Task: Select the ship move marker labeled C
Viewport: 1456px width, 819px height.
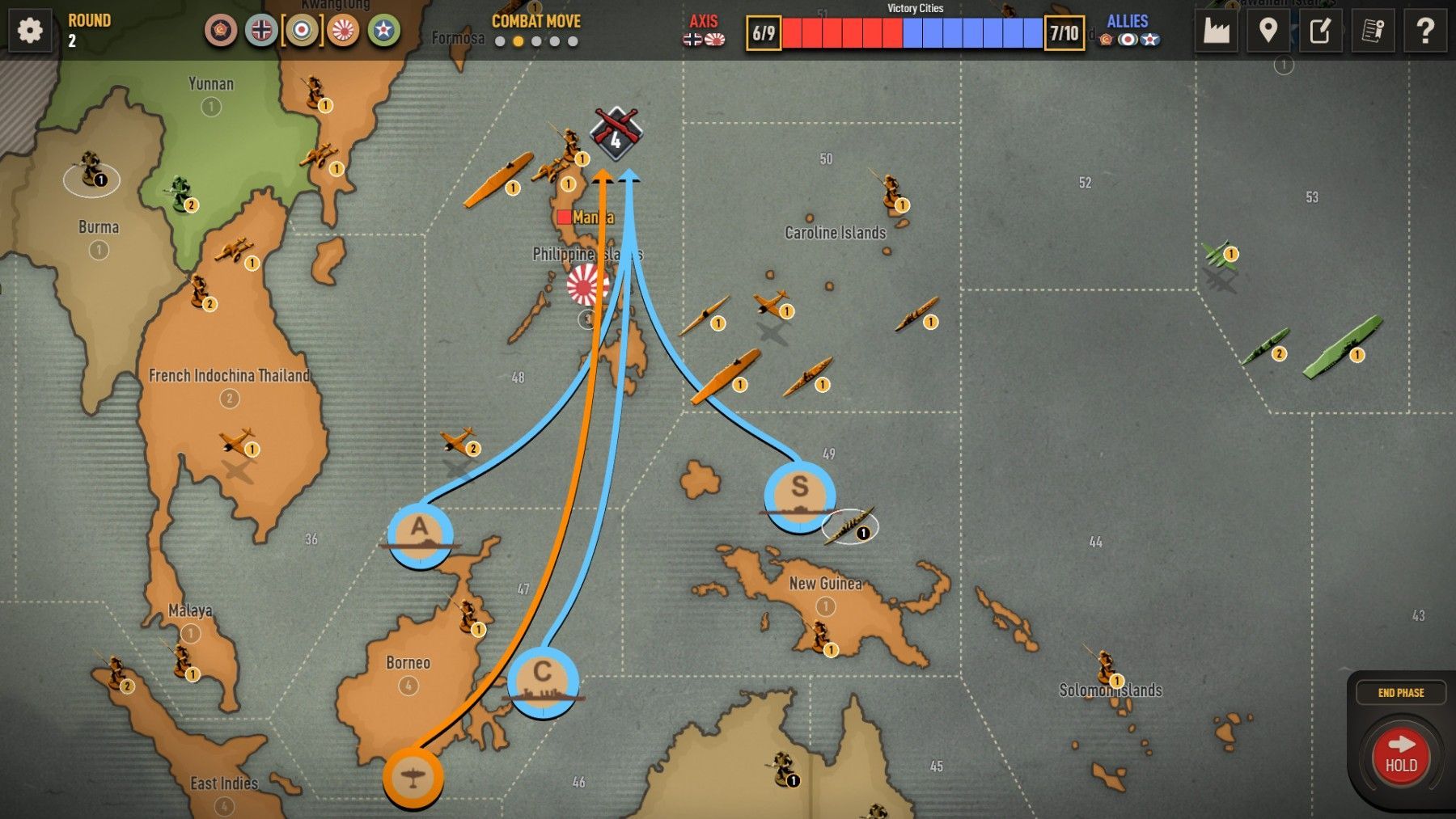Action: [543, 682]
